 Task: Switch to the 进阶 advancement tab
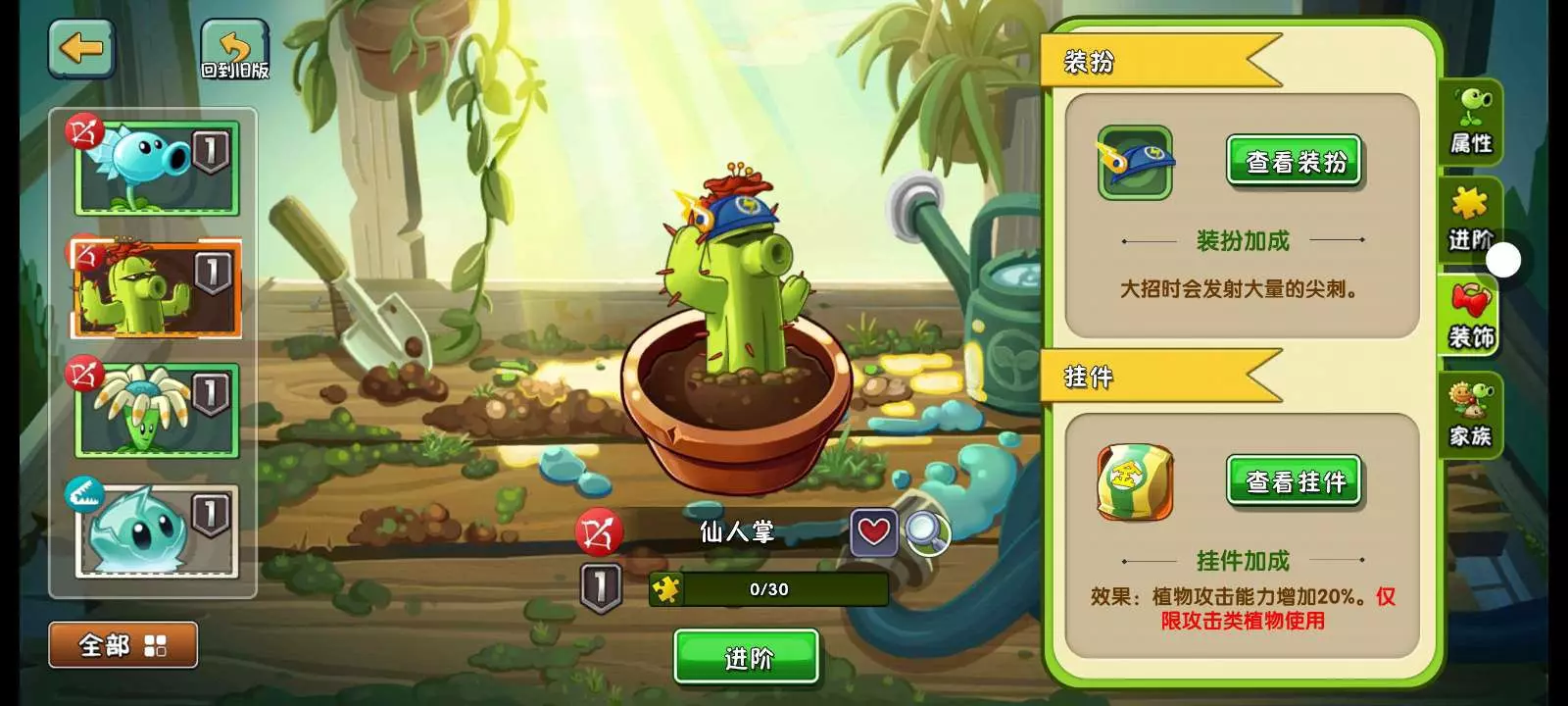(1468, 219)
